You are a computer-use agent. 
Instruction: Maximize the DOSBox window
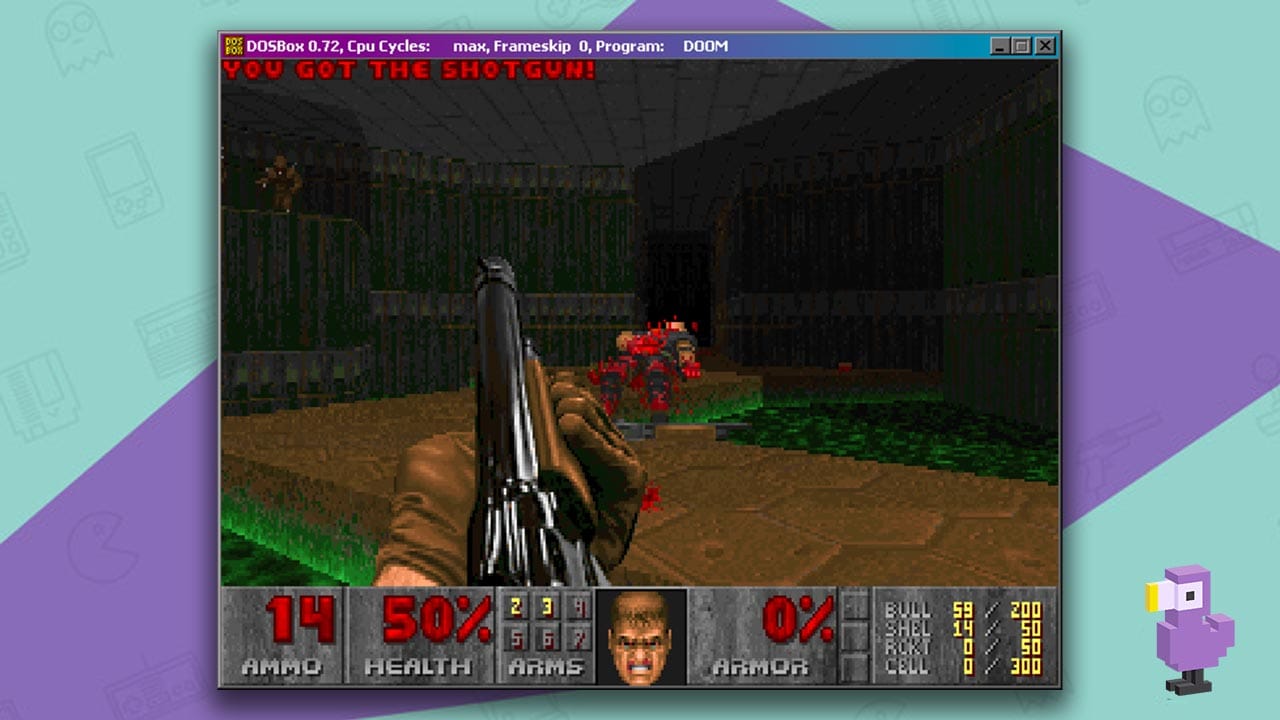tap(1020, 45)
